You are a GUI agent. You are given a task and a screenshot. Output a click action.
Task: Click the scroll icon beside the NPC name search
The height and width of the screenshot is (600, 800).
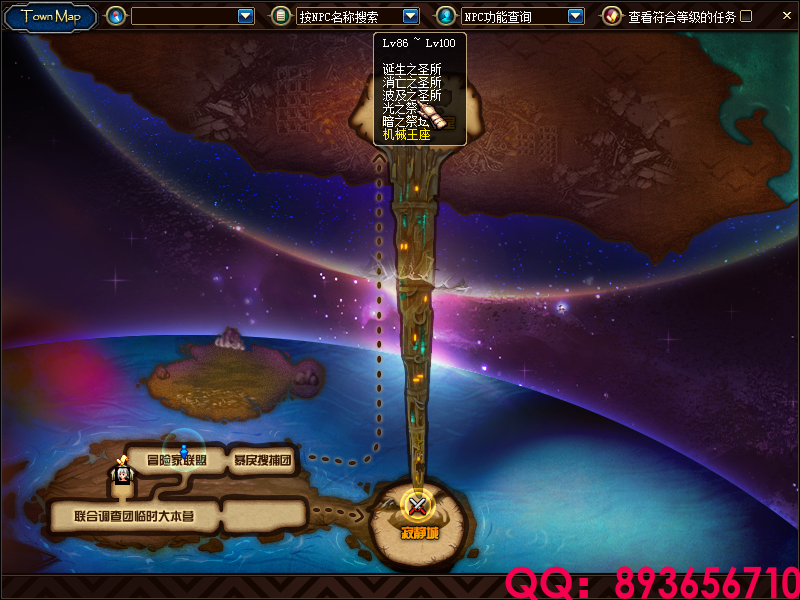[281, 16]
